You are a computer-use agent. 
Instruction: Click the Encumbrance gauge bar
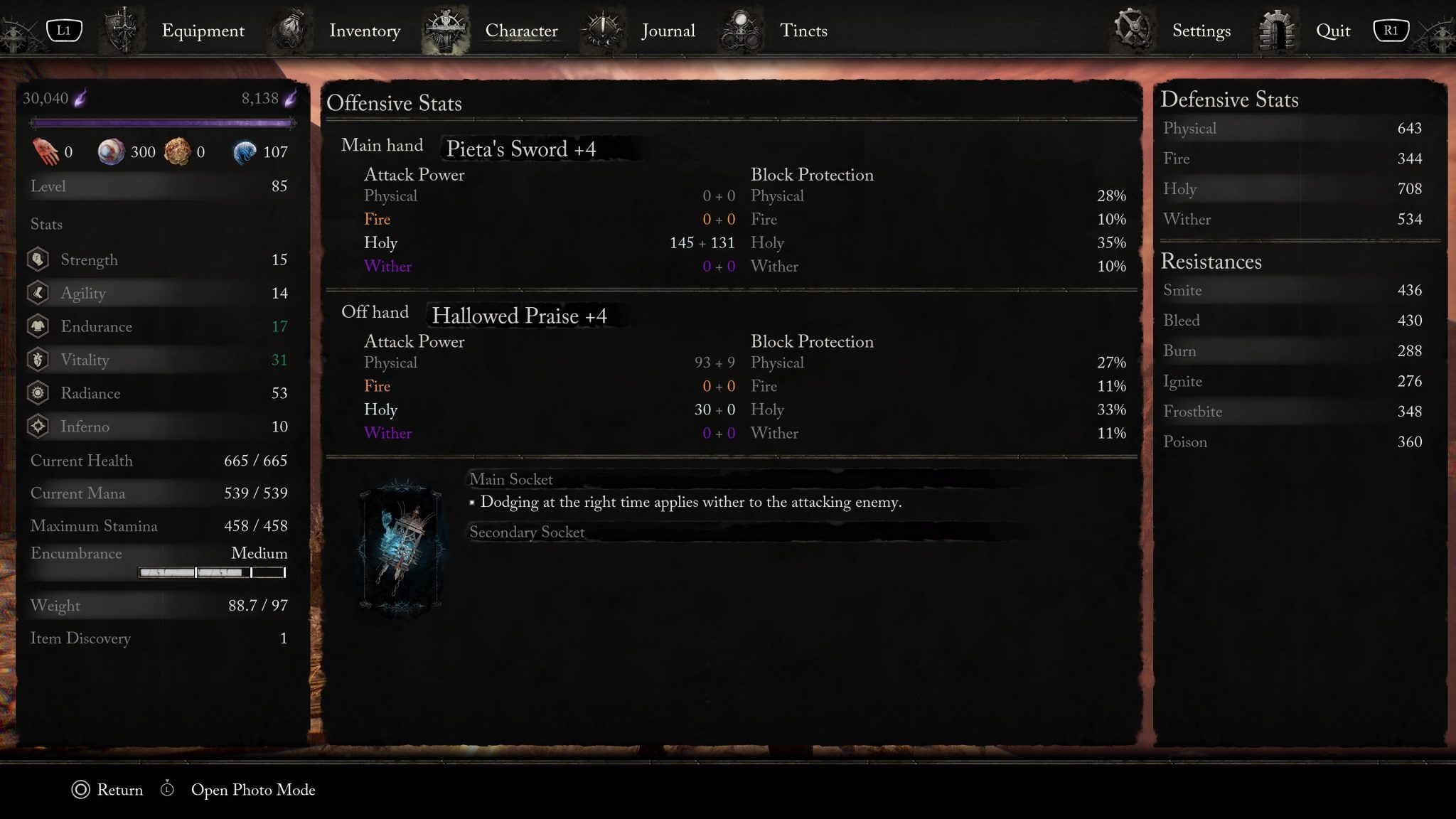(x=211, y=572)
